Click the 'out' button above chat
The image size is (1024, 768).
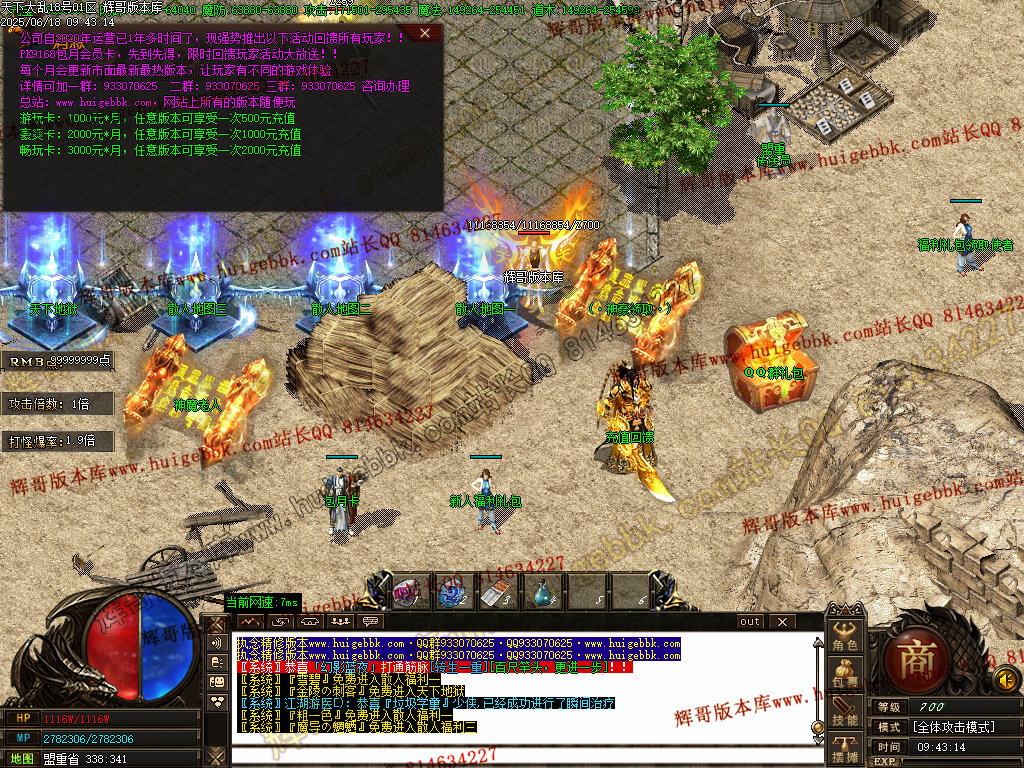pyautogui.click(x=750, y=621)
